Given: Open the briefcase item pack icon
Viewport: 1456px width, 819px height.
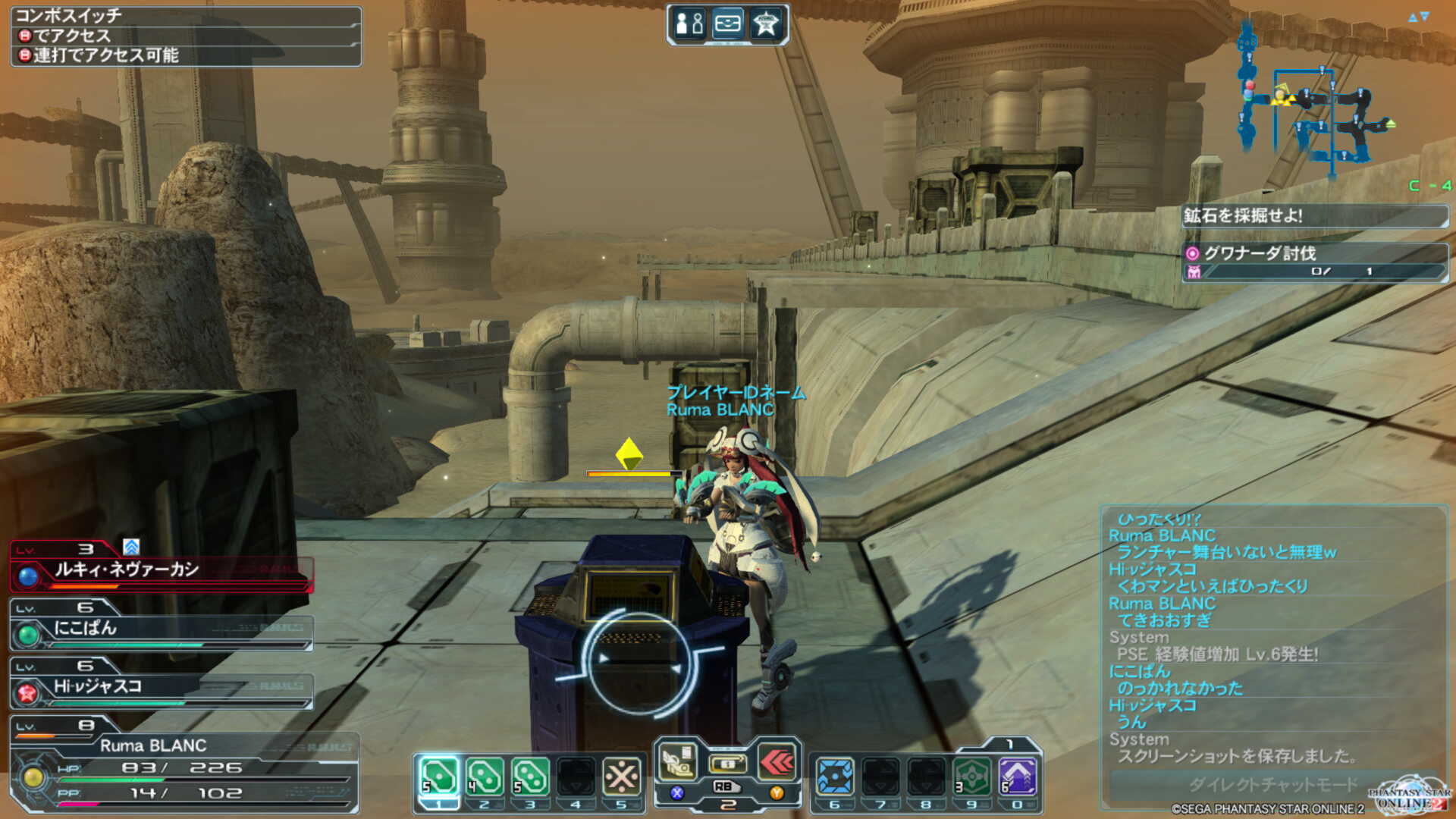Looking at the screenshot, I should [x=728, y=24].
